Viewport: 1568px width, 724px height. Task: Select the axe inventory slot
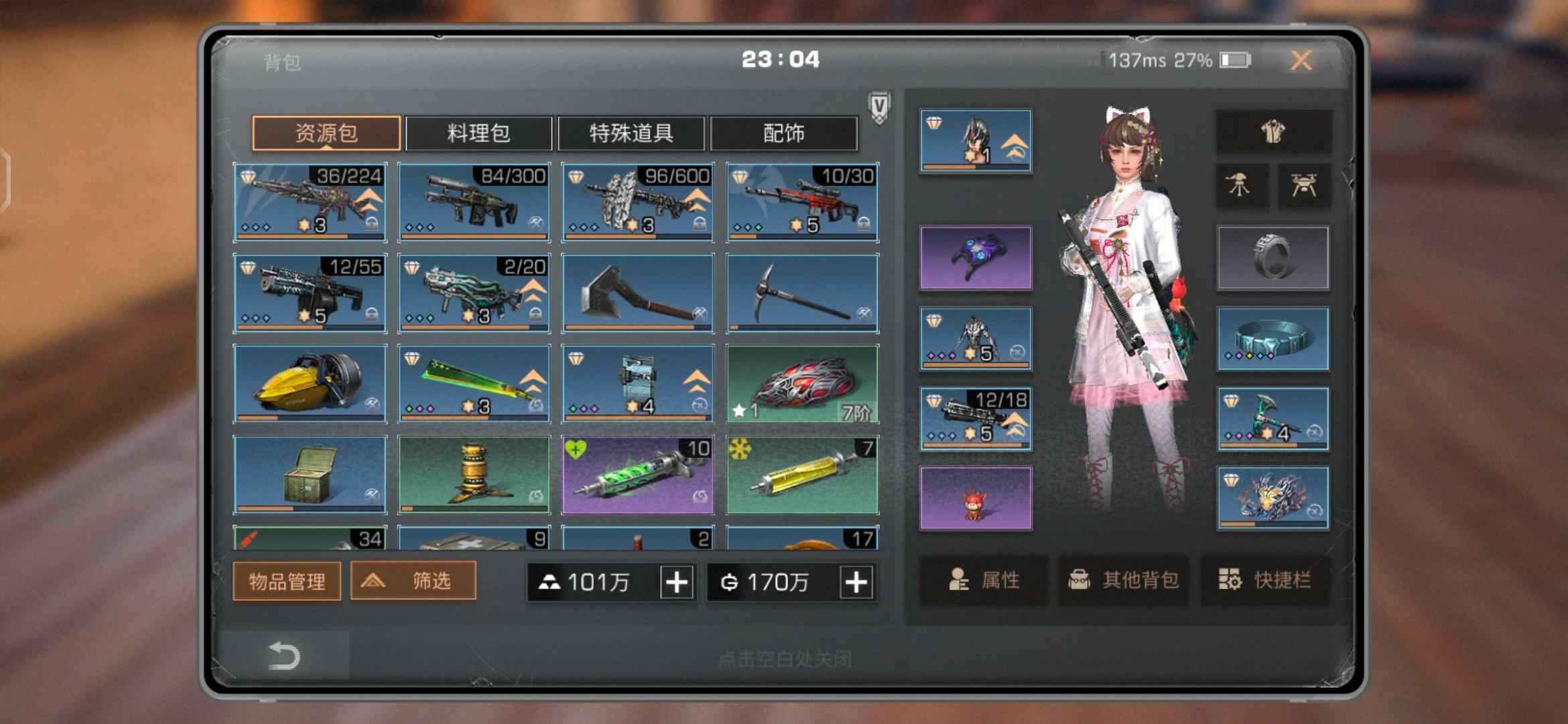(637, 293)
